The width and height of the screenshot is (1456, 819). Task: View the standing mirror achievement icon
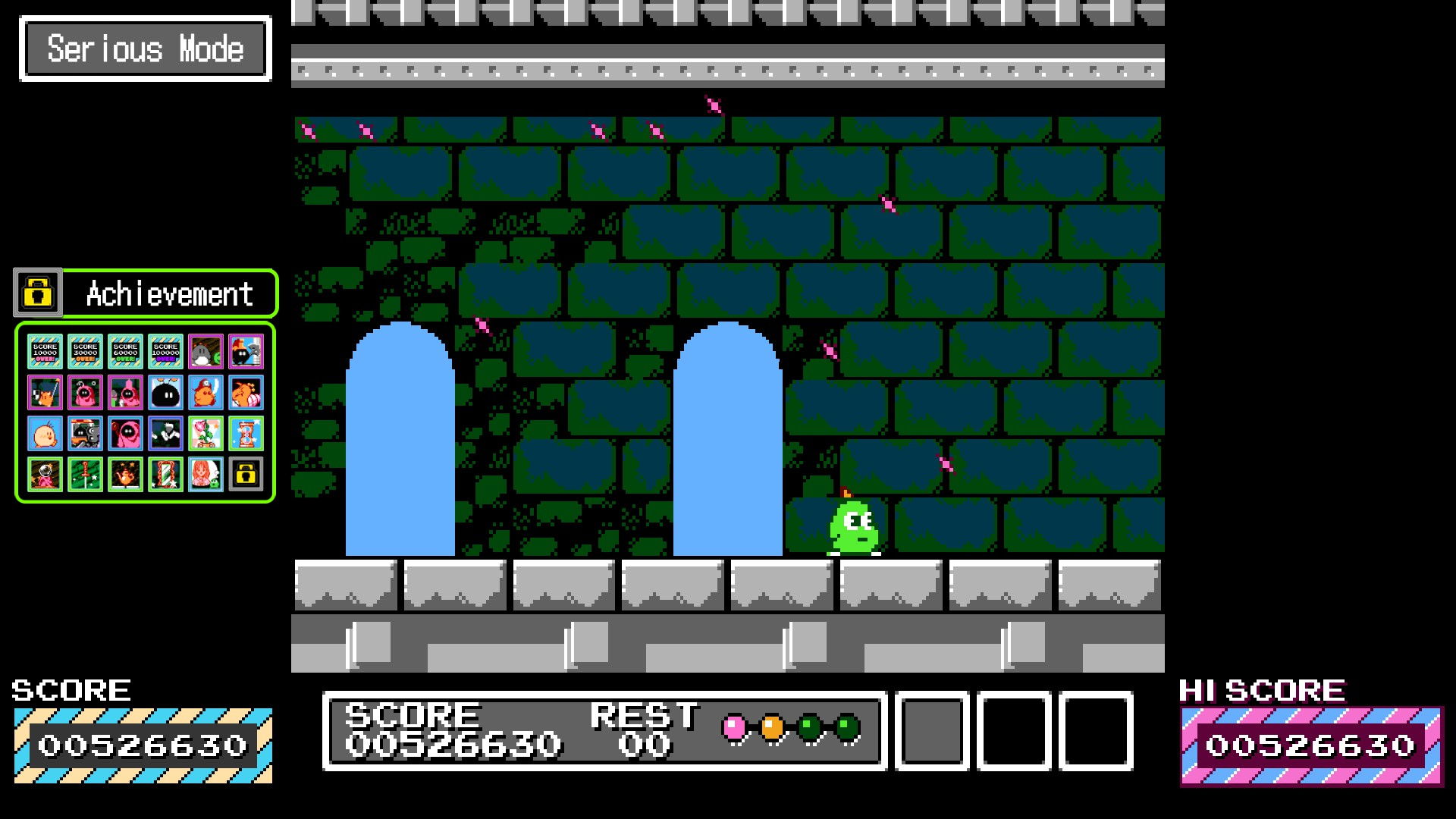click(165, 475)
